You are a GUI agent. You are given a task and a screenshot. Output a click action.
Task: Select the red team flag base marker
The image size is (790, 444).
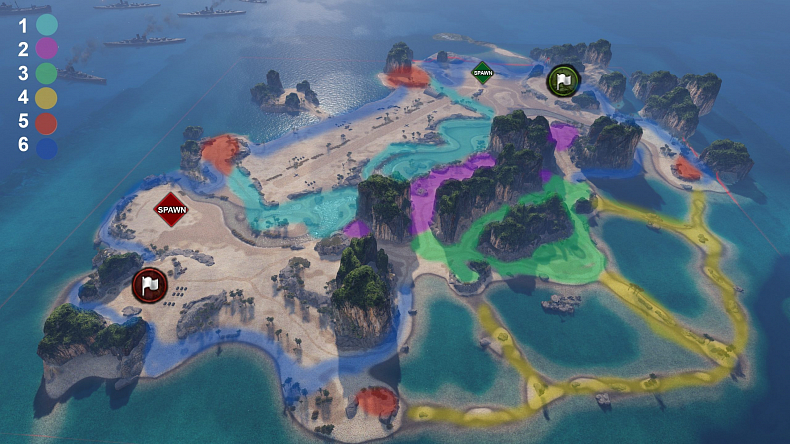150,285
